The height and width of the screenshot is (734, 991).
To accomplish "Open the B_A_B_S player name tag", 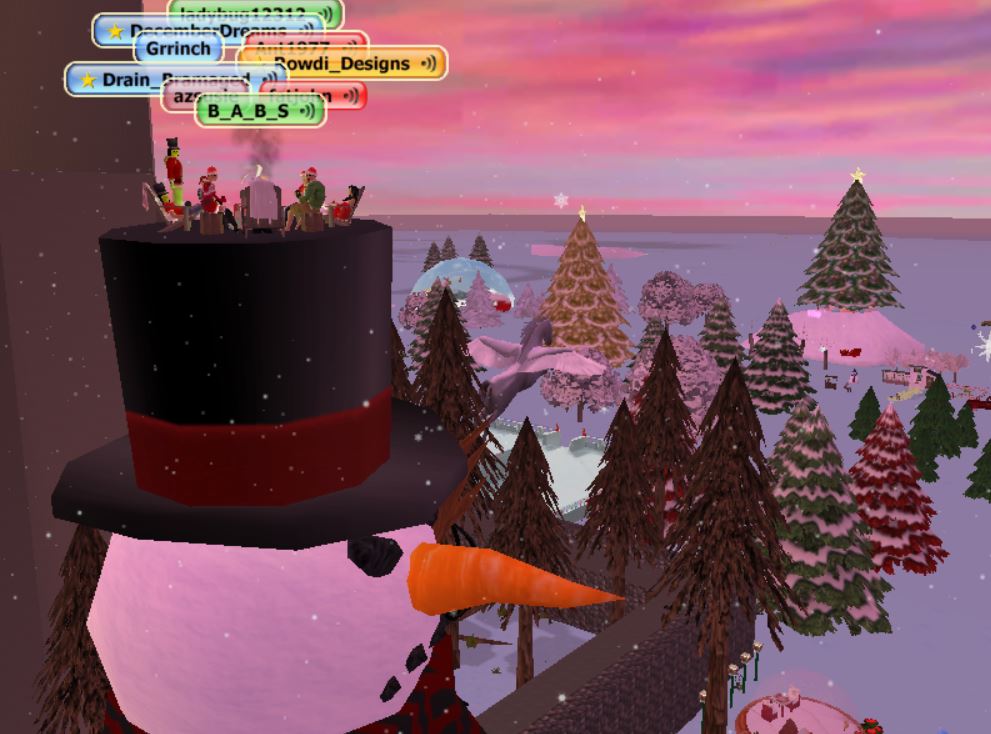I will pyautogui.click(x=248, y=111).
